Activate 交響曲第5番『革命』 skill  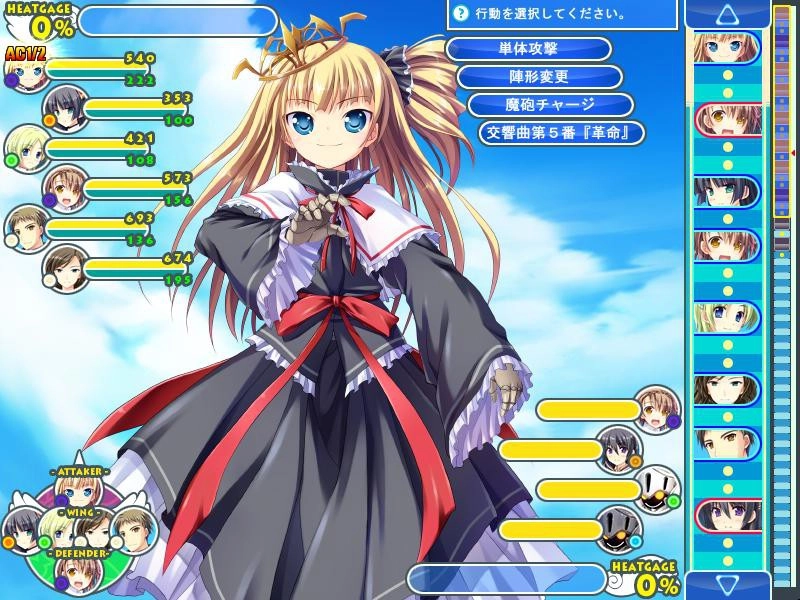561,133
